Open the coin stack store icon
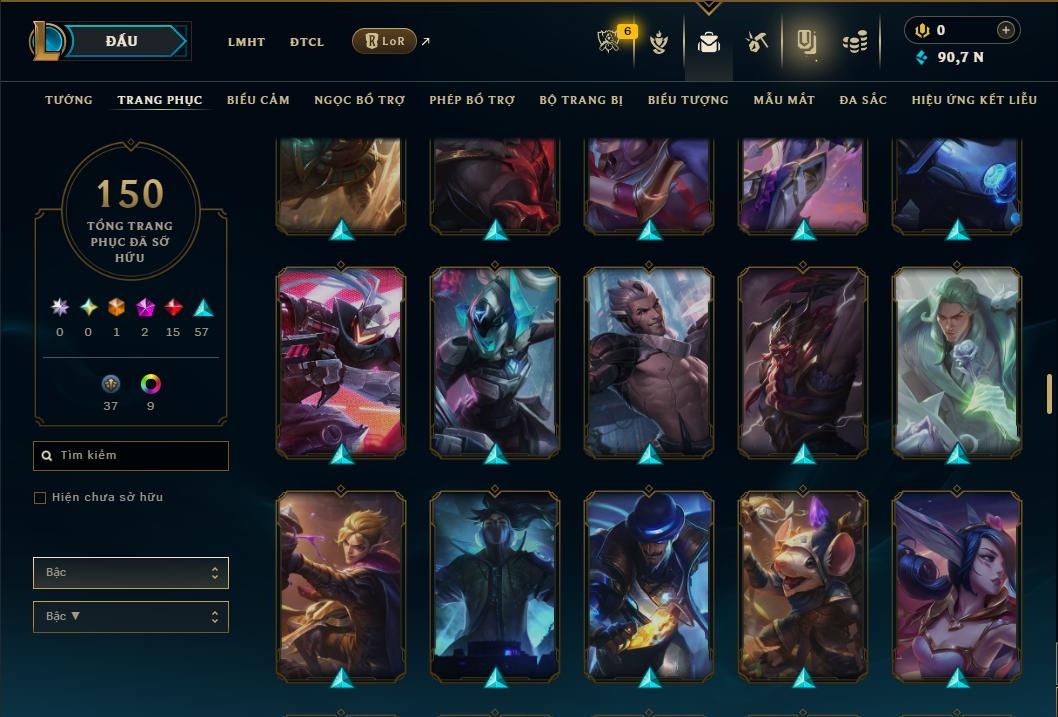Screen dimensions: 1058x717 tap(854, 42)
